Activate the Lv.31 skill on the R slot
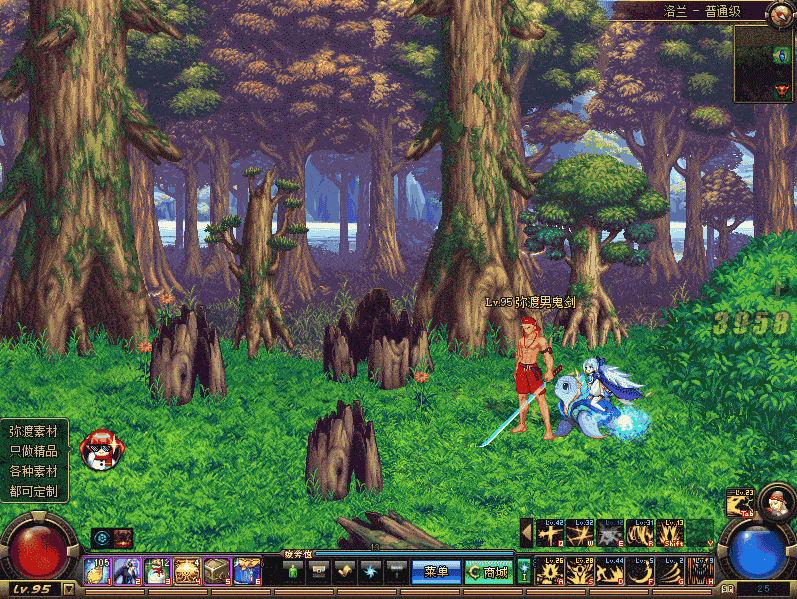Image resolution: width=797 pixels, height=599 pixels. pos(641,533)
